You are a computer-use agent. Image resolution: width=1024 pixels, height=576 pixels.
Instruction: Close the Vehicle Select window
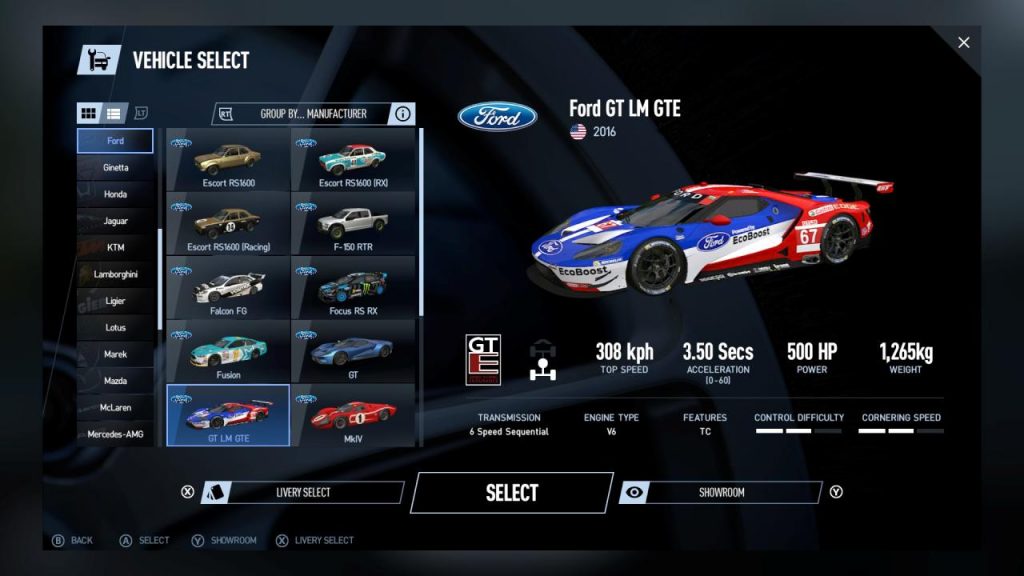click(x=963, y=42)
